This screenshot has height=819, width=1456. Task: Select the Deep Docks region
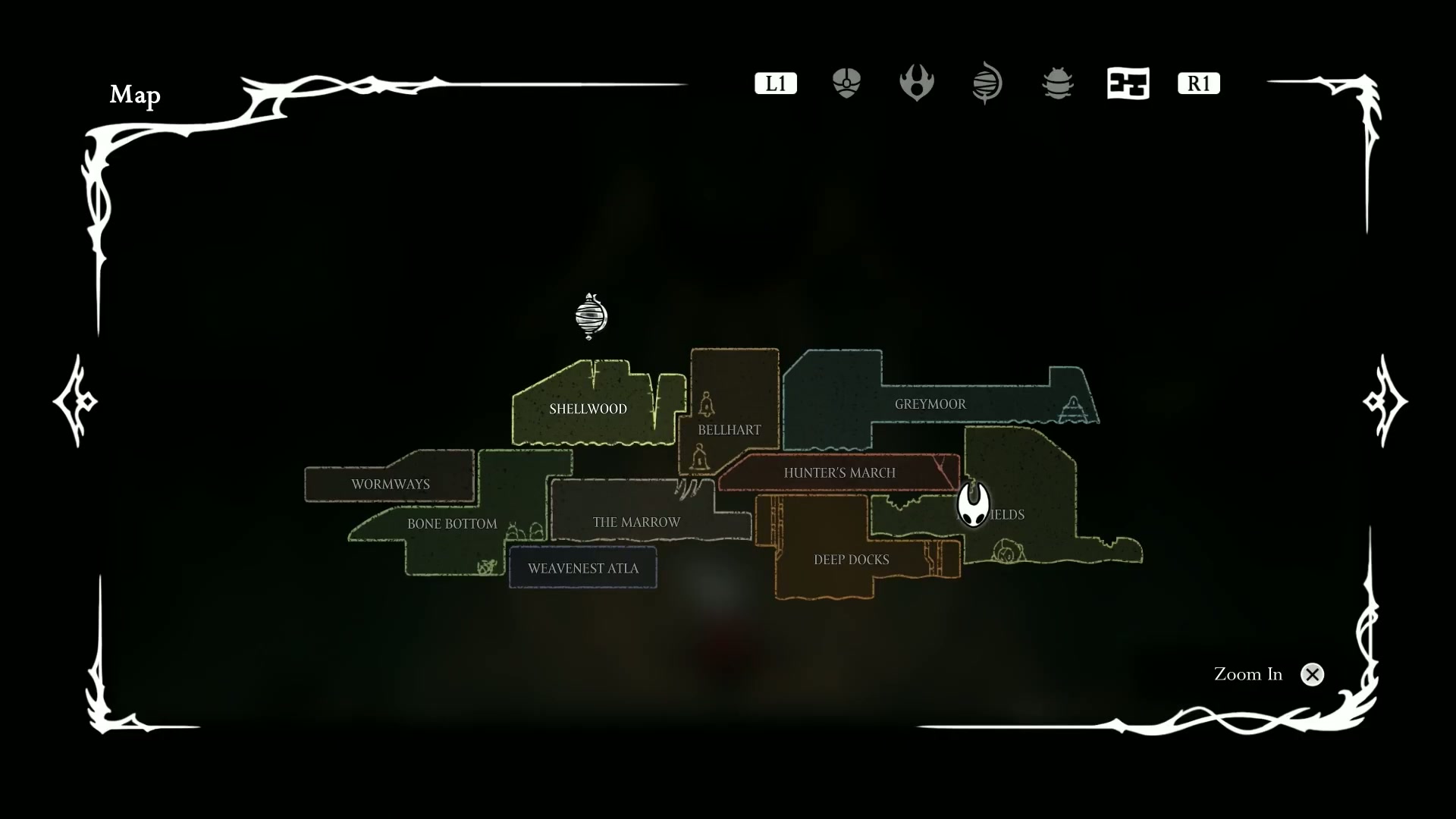pyautogui.click(x=851, y=560)
